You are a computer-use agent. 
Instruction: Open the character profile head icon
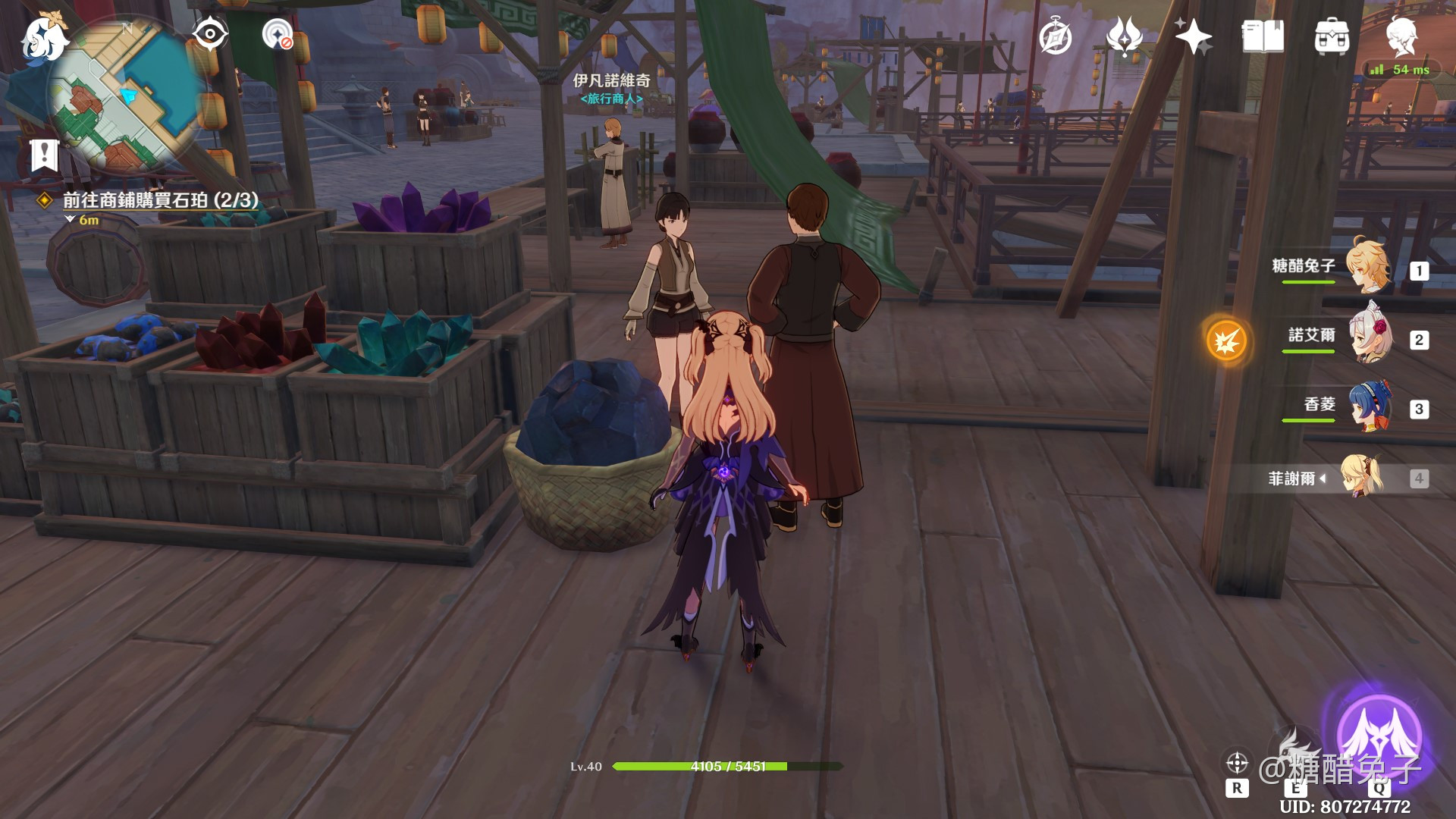pos(1401,36)
